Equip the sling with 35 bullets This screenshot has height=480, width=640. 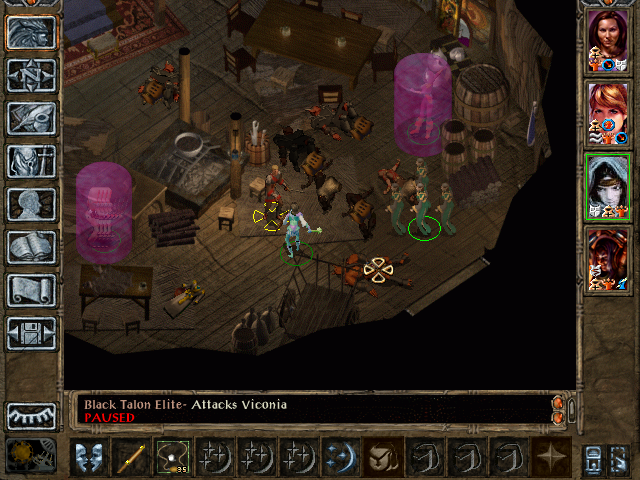pyautogui.click(x=172, y=457)
